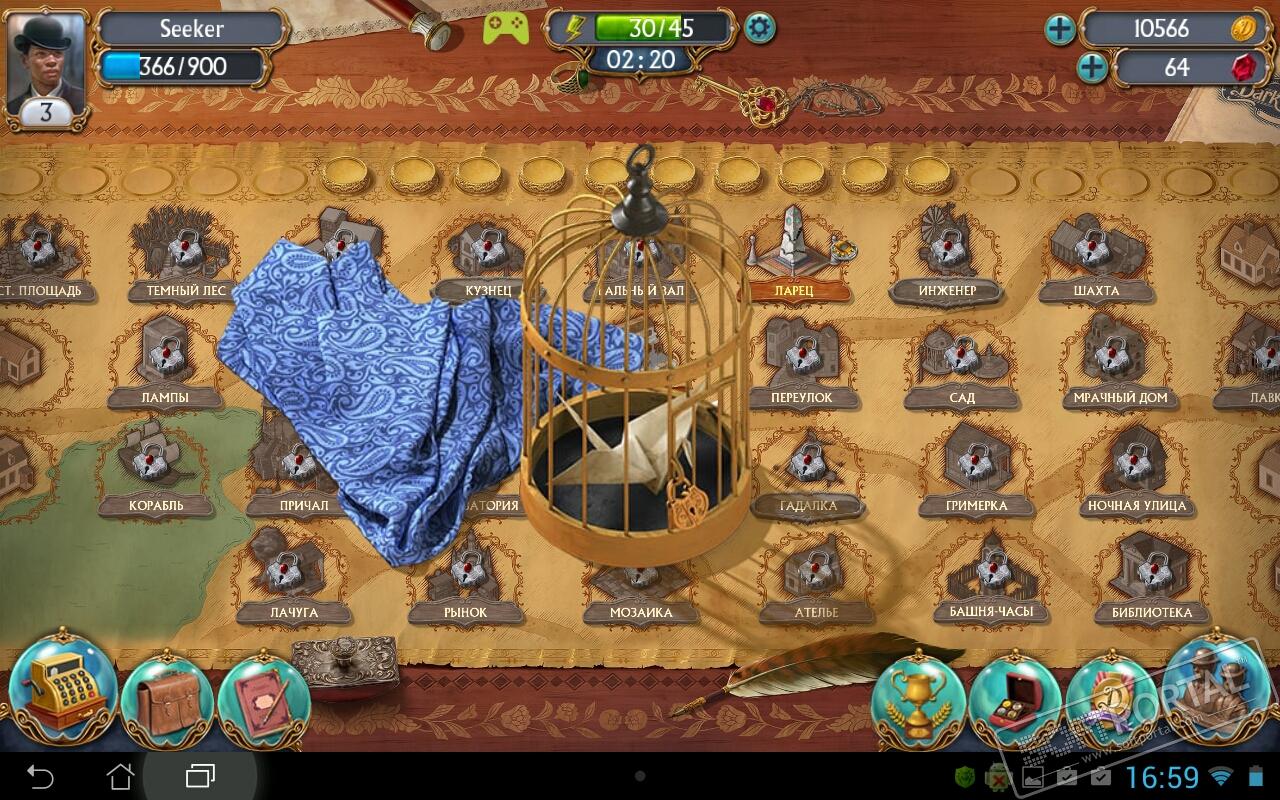The height and width of the screenshot is (800, 1280).
Task: Buy more red rubies with the plus button
Action: point(1092,68)
